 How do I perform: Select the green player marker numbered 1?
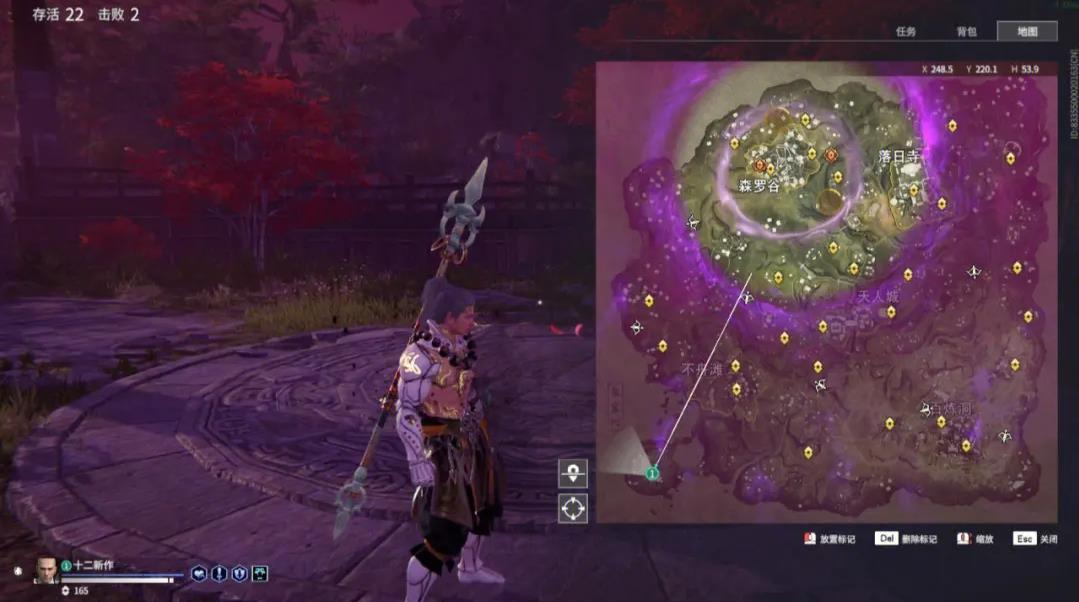click(x=652, y=472)
